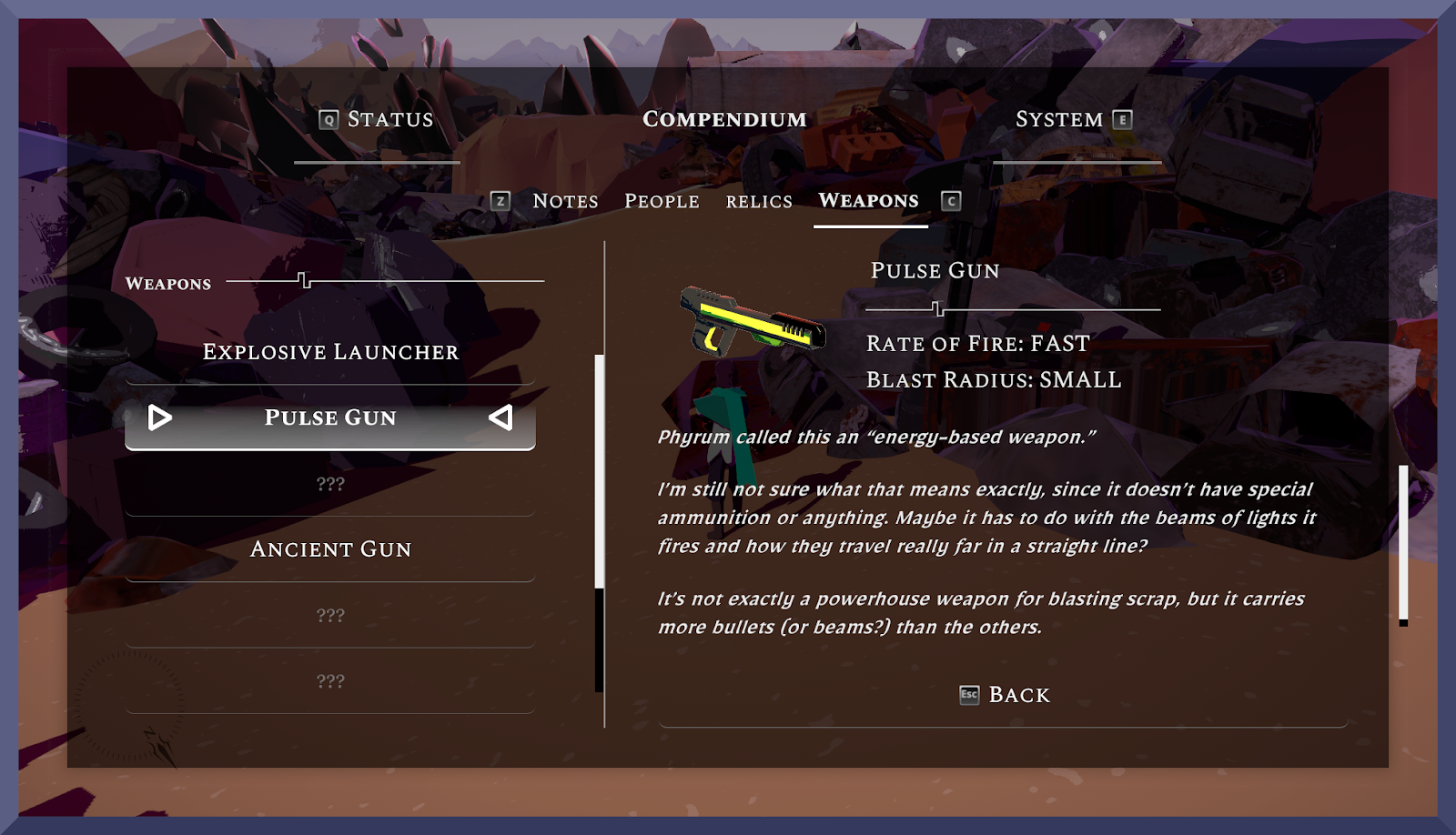Click the first locked ??? entry
The image size is (1456, 835).
click(x=331, y=484)
